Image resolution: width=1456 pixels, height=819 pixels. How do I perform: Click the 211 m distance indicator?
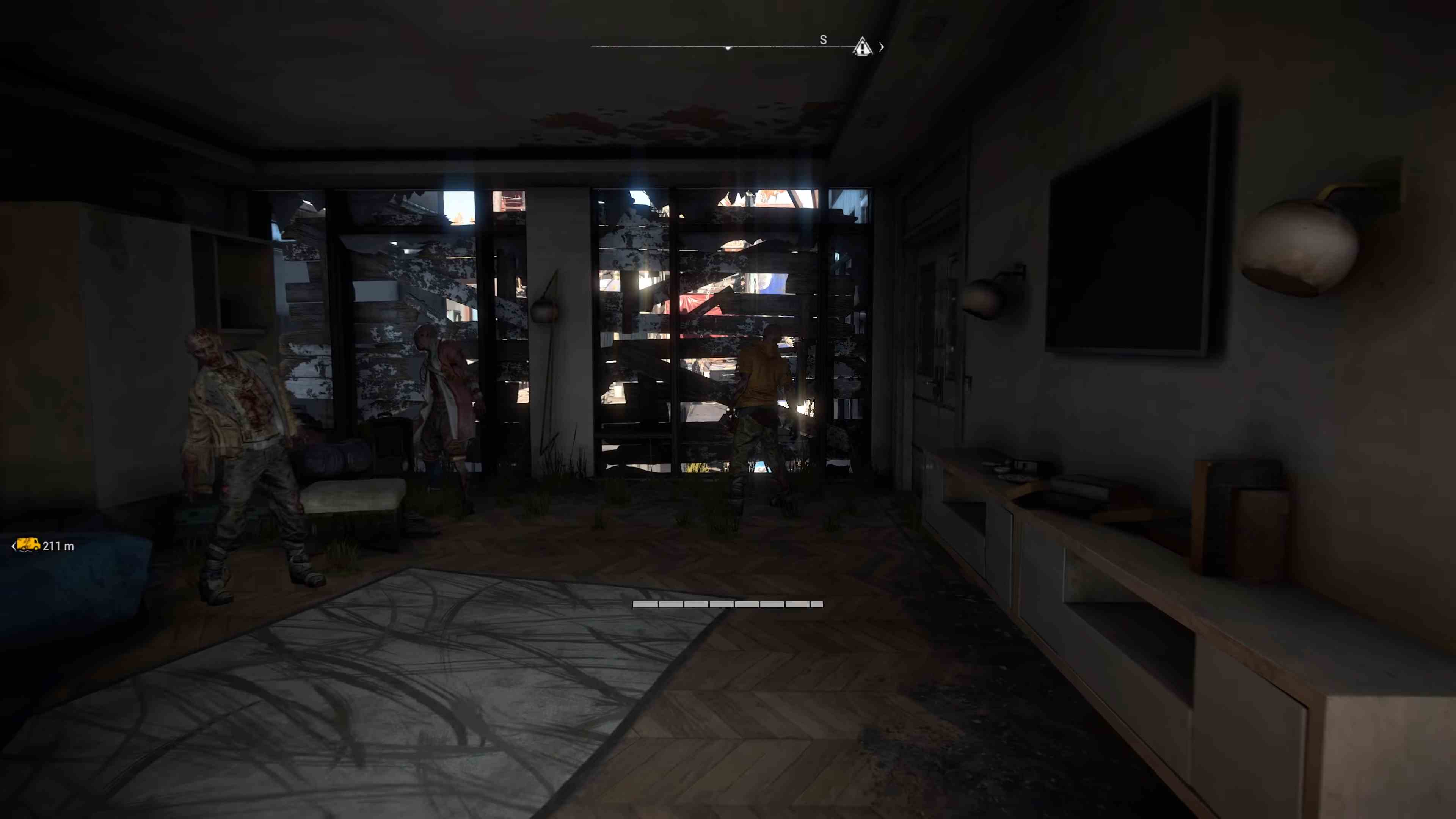[58, 546]
